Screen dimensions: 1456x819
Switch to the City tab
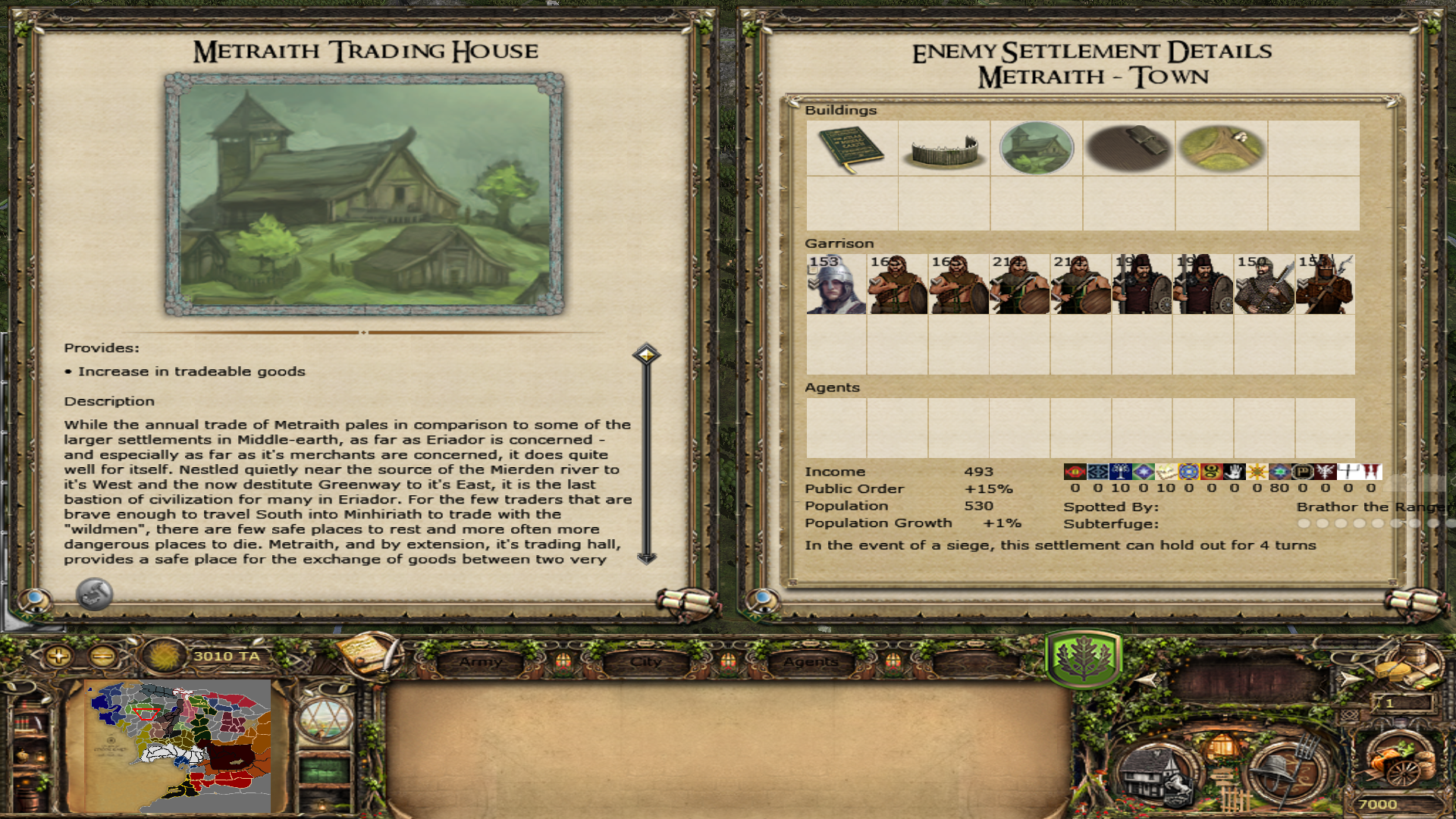[x=646, y=662]
